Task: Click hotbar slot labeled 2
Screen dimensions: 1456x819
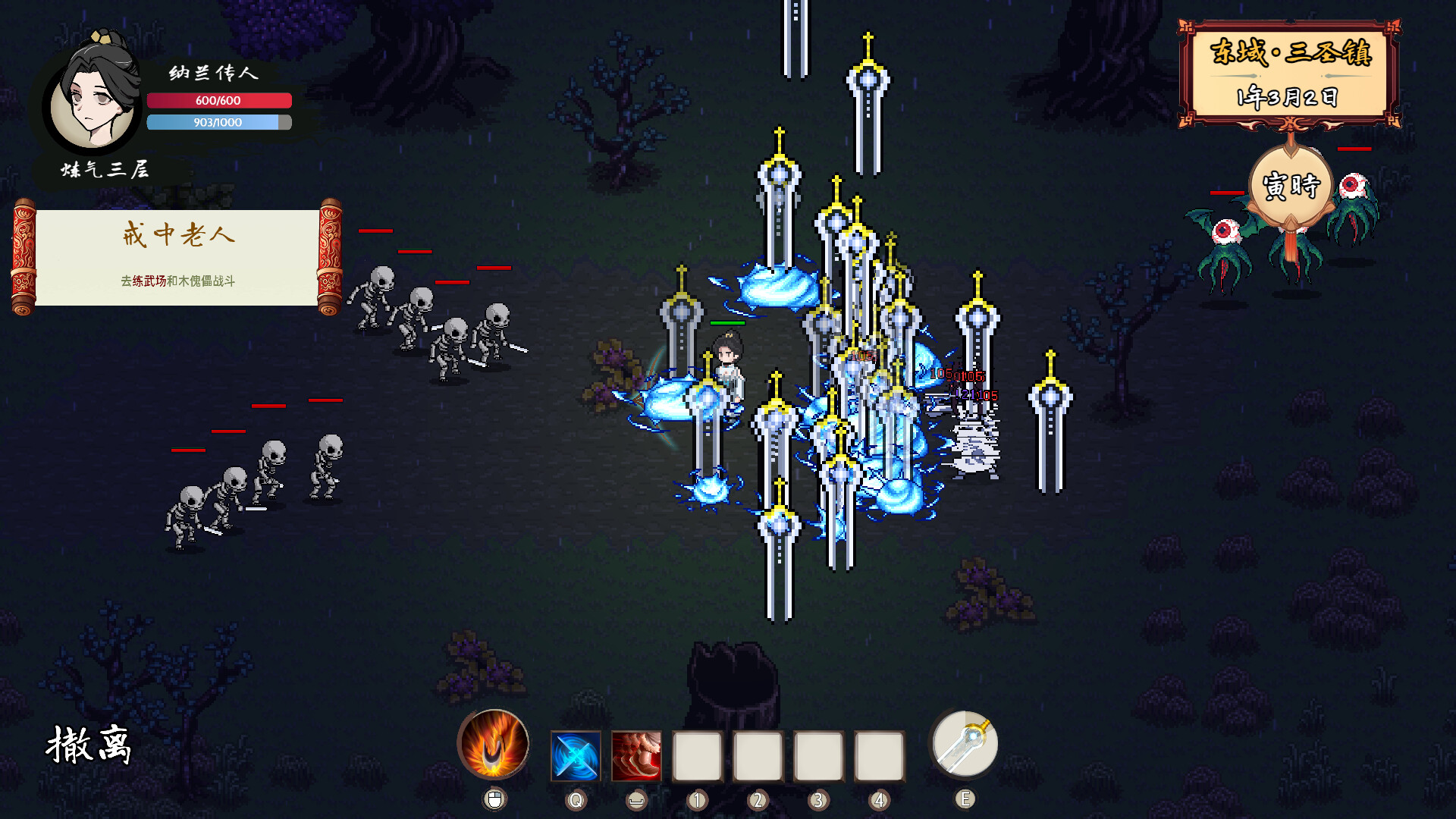Action: pos(758,756)
